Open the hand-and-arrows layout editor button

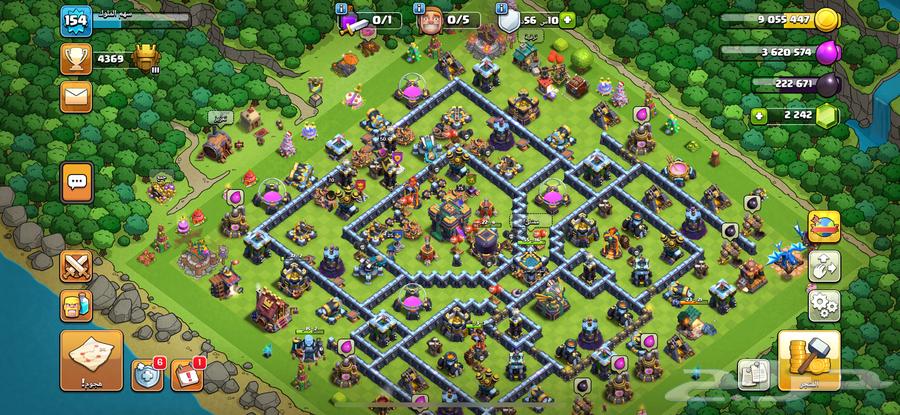(x=824, y=265)
